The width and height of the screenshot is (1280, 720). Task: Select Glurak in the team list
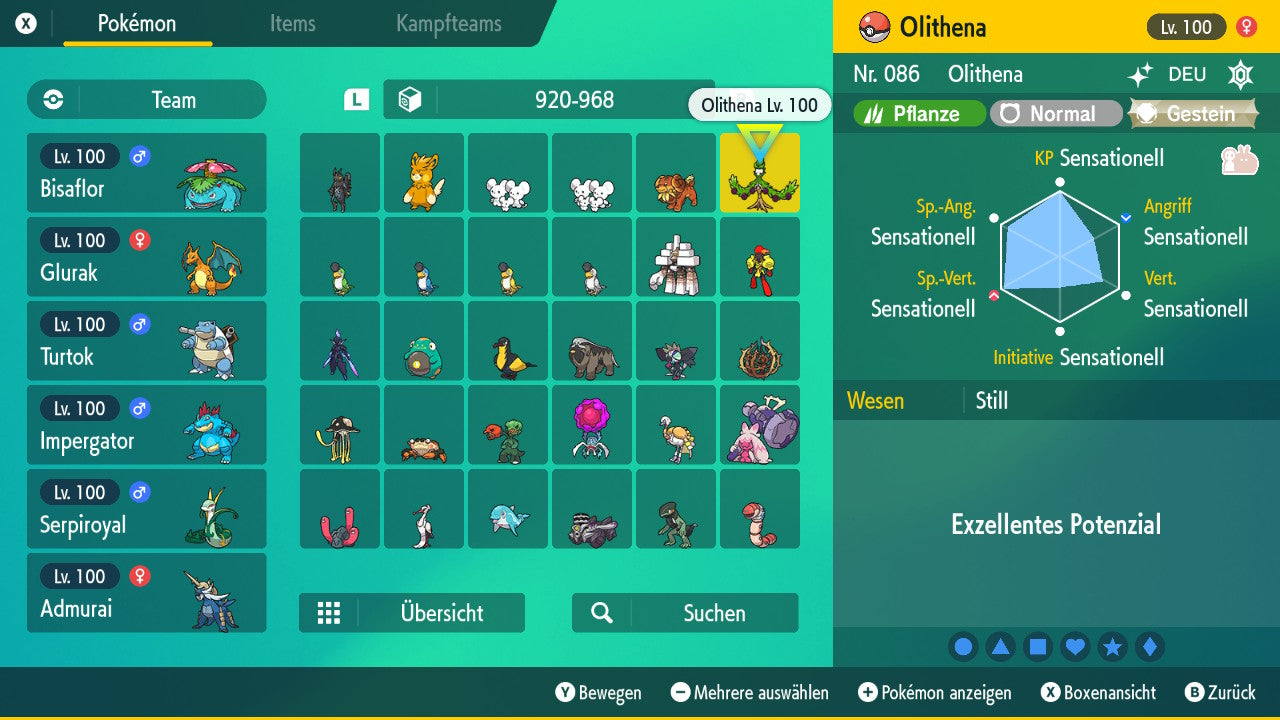point(146,257)
